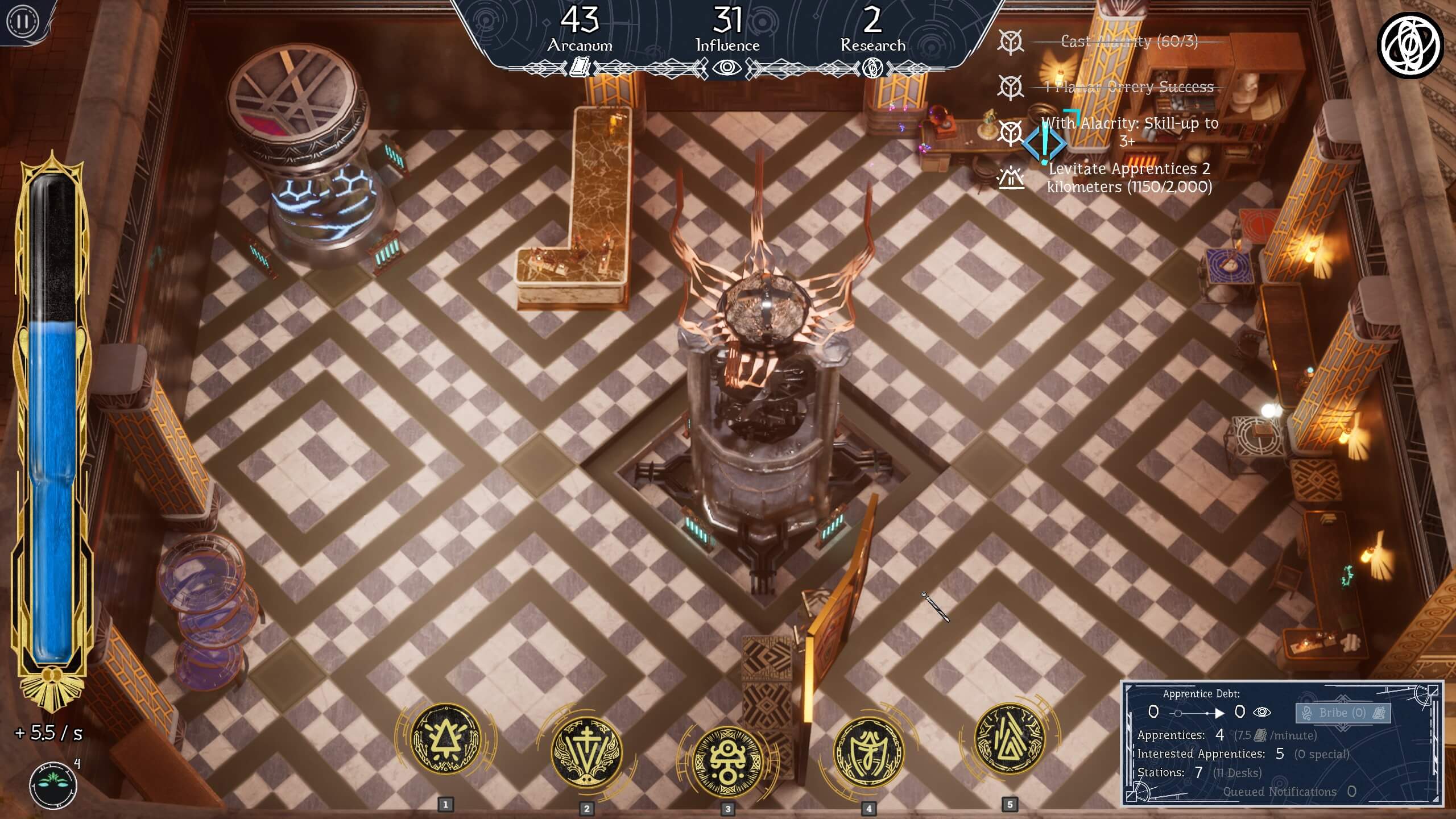The width and height of the screenshot is (1456, 819).
Task: Cast the cross-and-V spell in slot 2
Action: [x=587, y=752]
